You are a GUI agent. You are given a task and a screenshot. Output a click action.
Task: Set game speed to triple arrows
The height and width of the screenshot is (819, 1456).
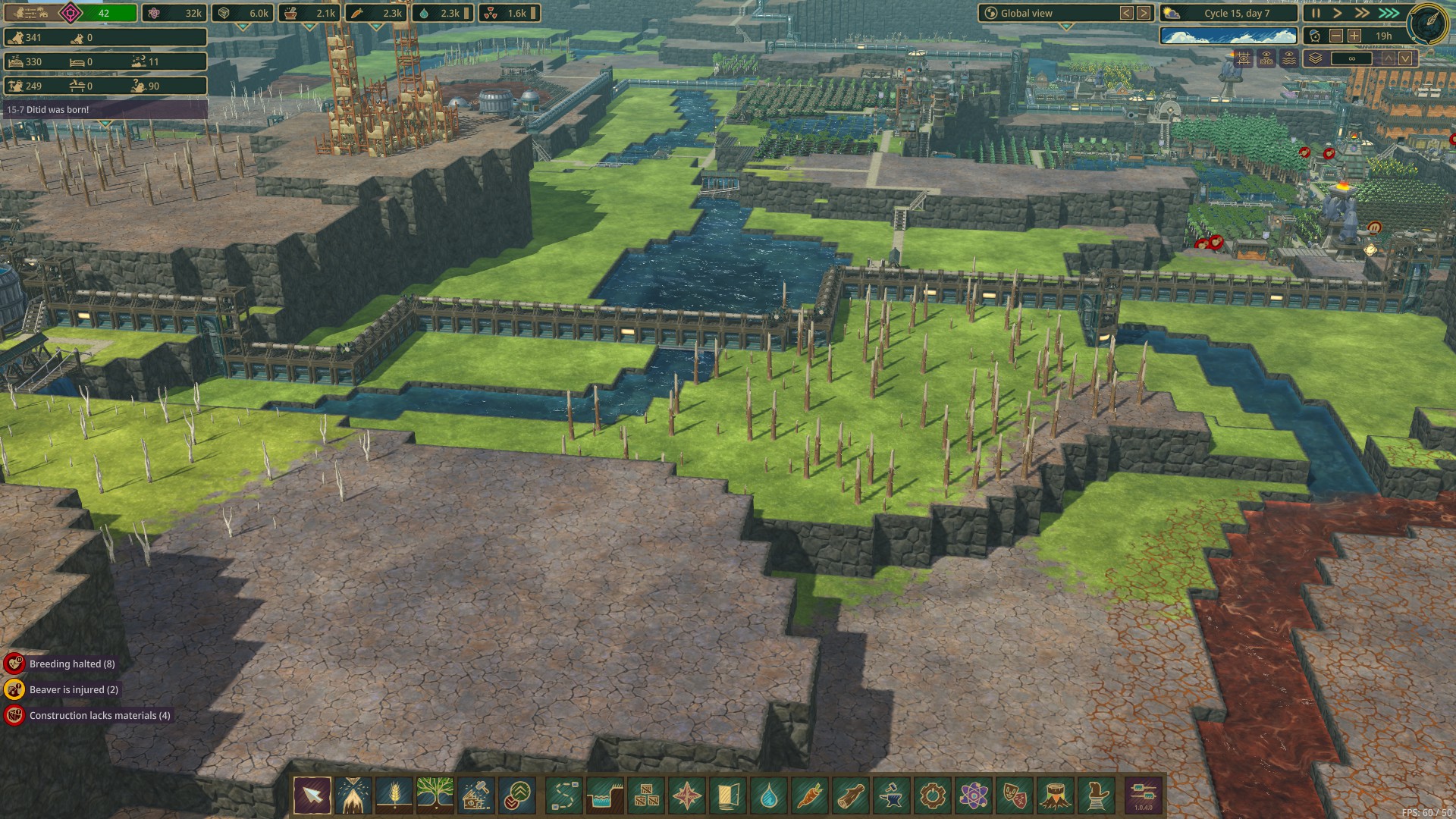(1389, 13)
